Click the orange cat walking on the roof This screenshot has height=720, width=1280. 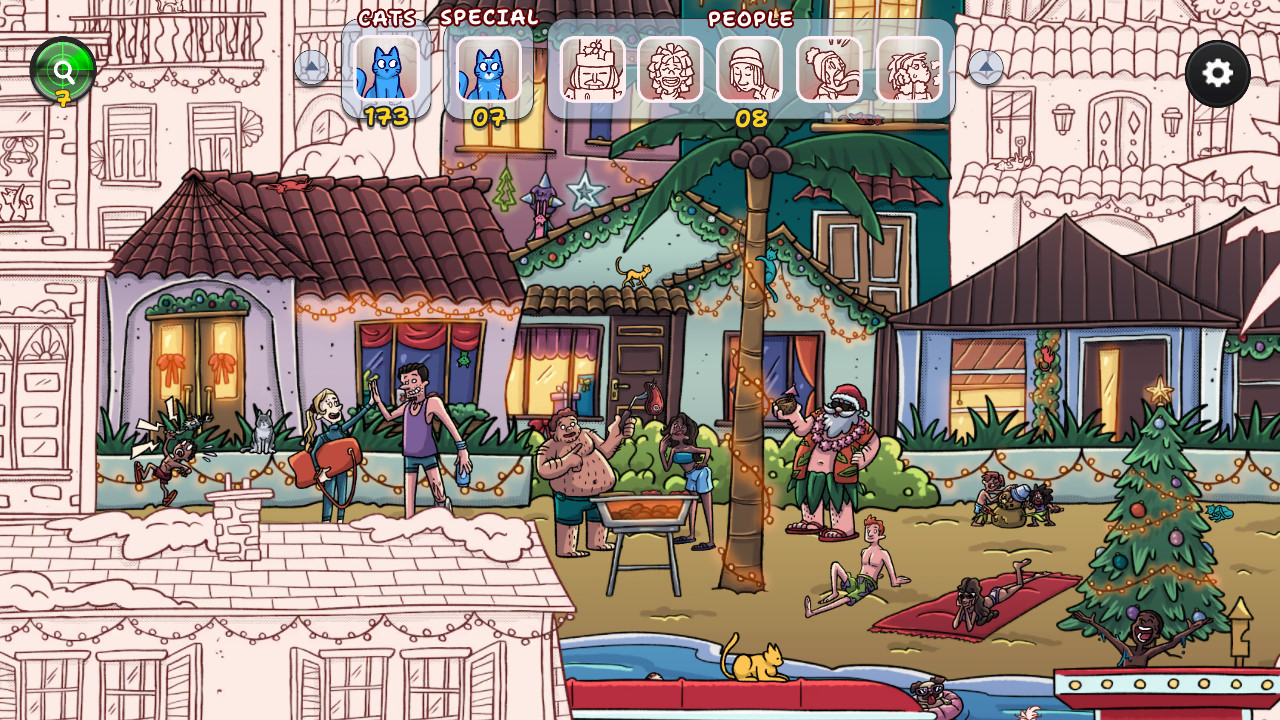click(637, 277)
